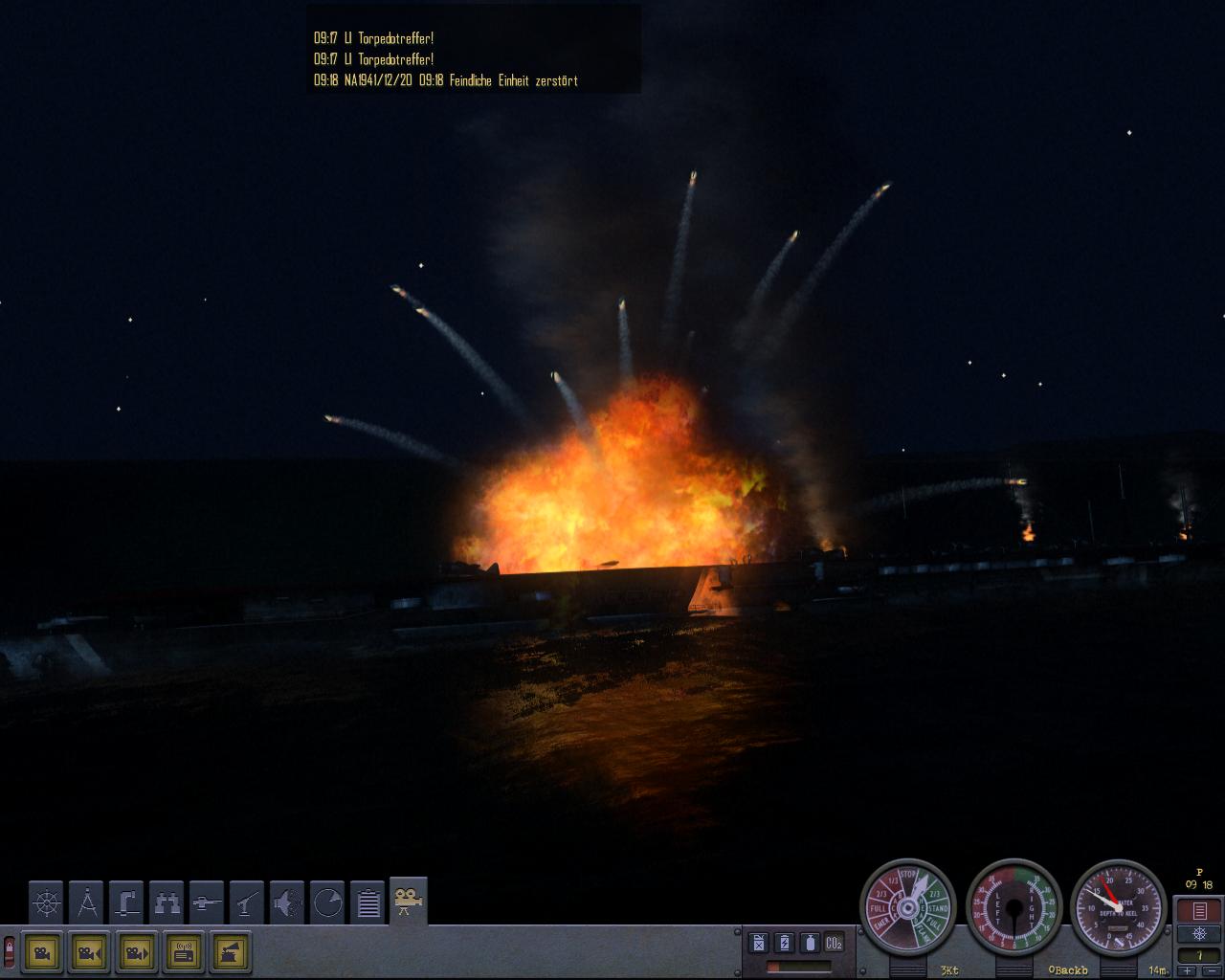The width and height of the screenshot is (1225, 980).
Task: Open the radio button
Action: pyautogui.click(x=184, y=952)
